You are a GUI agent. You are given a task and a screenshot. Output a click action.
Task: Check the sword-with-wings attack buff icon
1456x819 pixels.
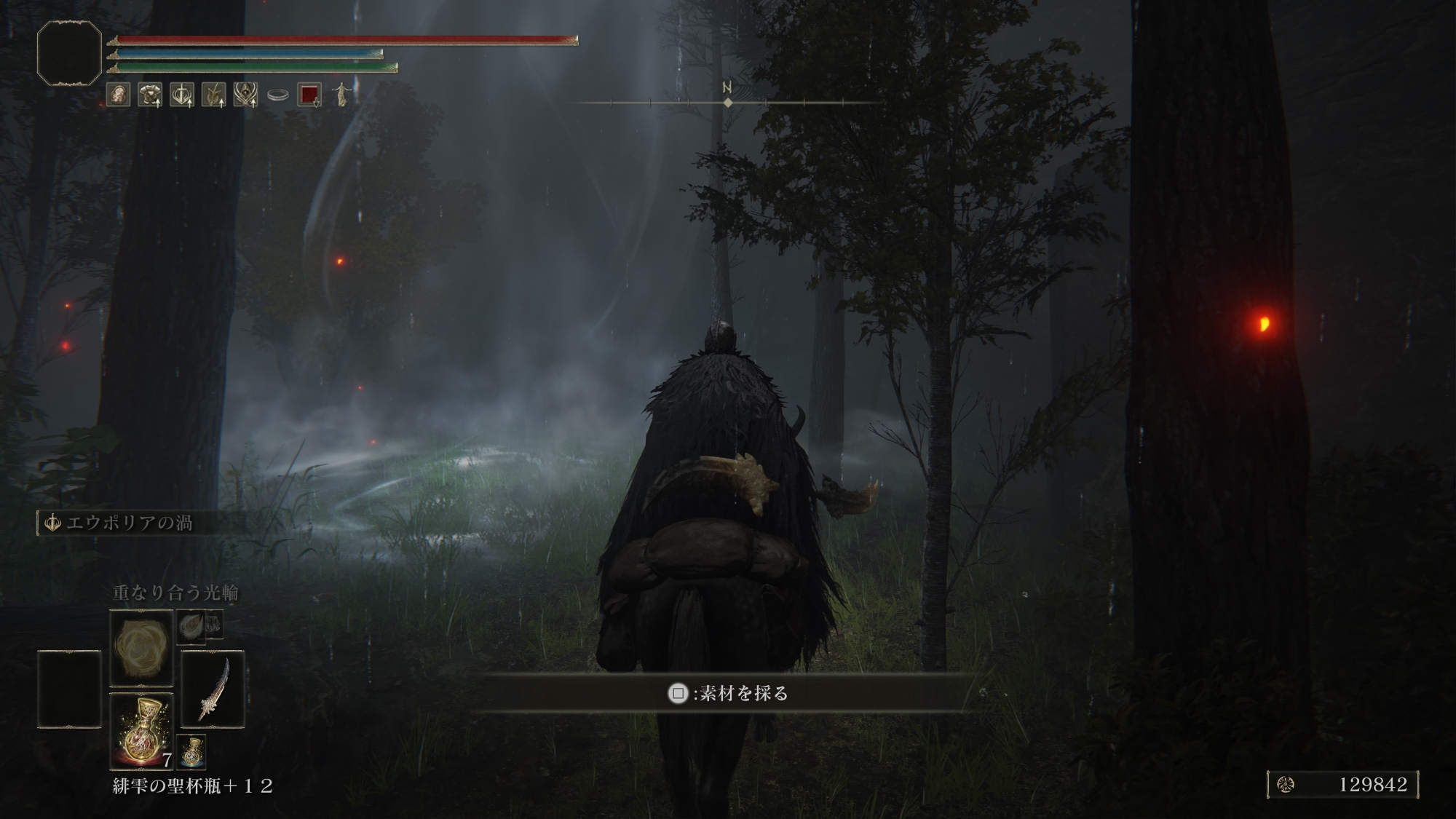click(x=182, y=95)
